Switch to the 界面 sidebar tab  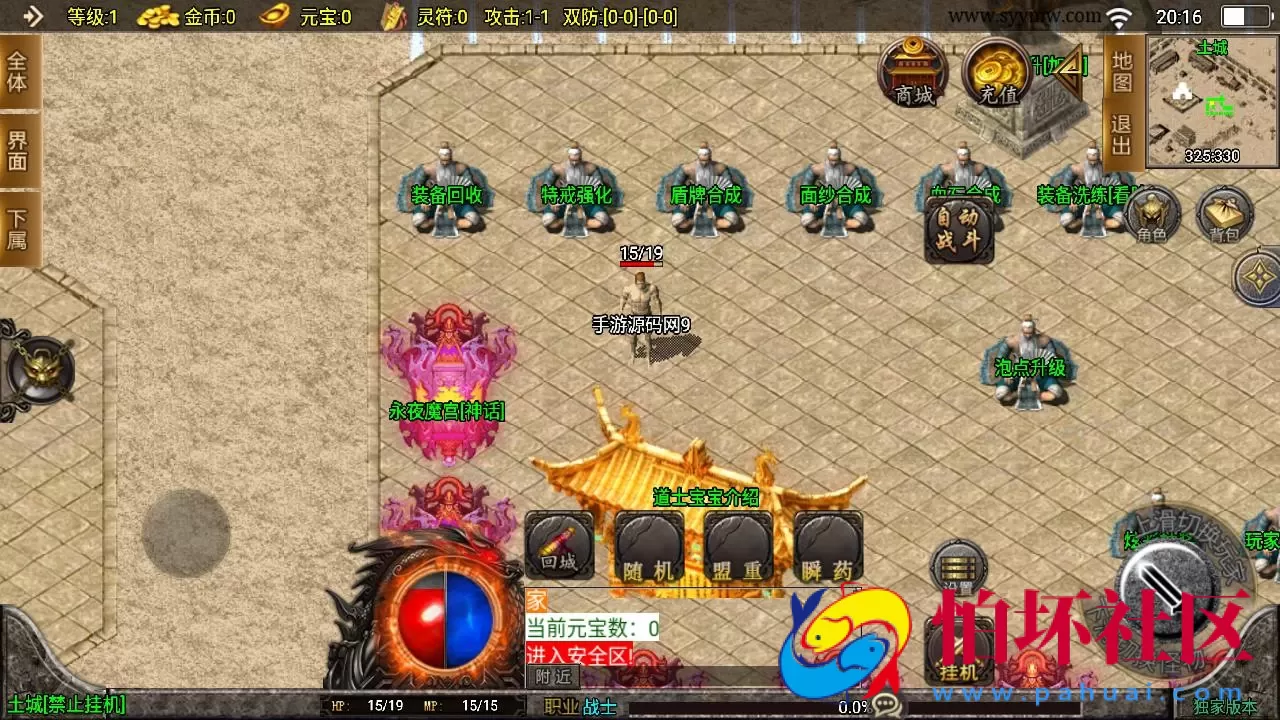(x=16, y=150)
